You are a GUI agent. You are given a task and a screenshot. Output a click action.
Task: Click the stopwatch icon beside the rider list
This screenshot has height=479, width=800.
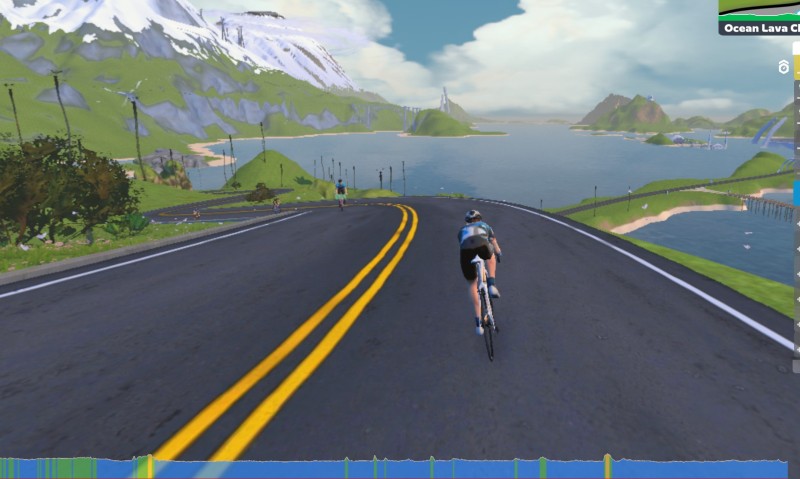(784, 68)
